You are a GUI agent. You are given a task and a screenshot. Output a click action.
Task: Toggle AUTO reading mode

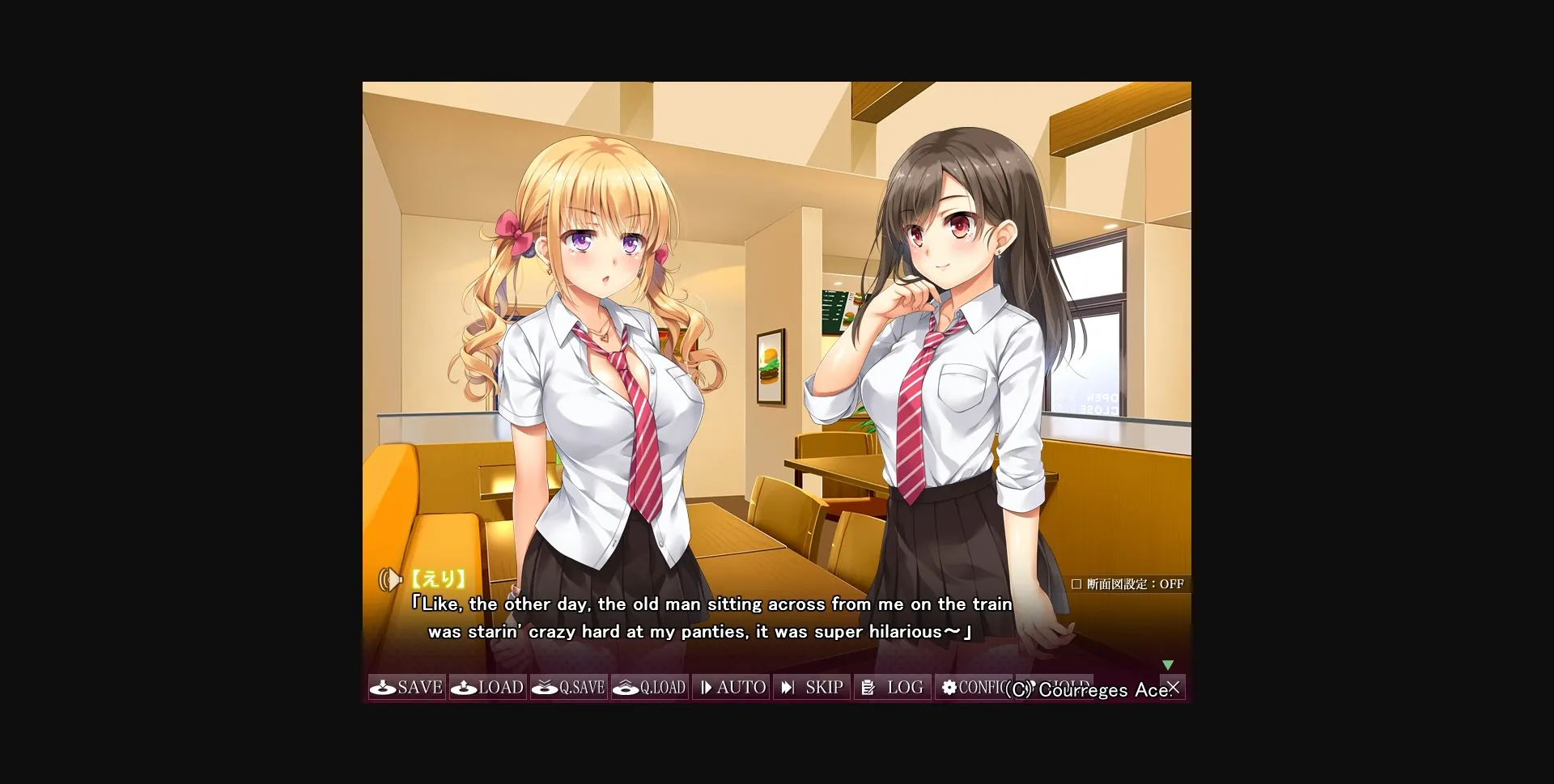coord(730,687)
